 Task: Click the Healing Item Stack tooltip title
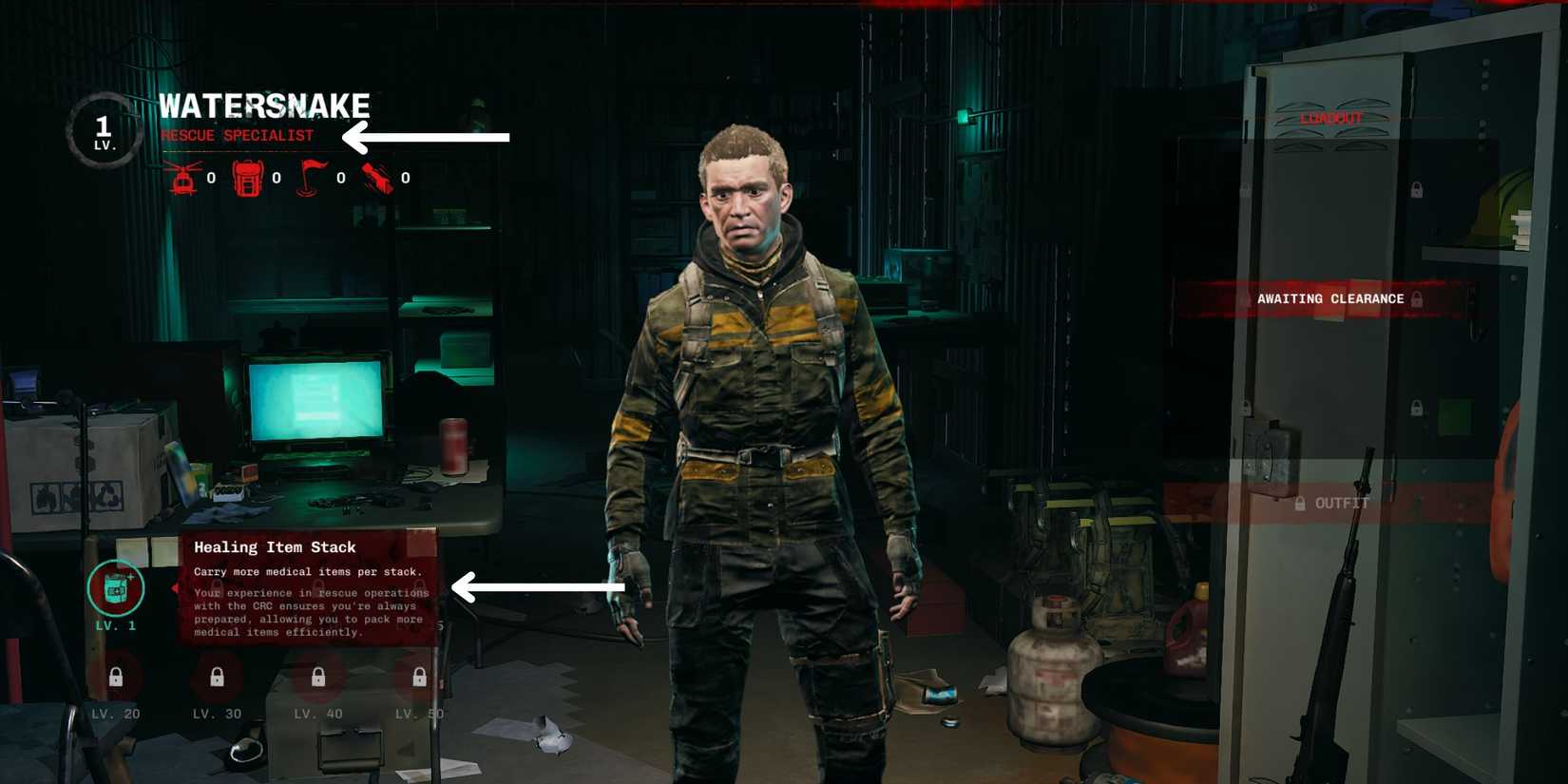pyautogui.click(x=274, y=547)
